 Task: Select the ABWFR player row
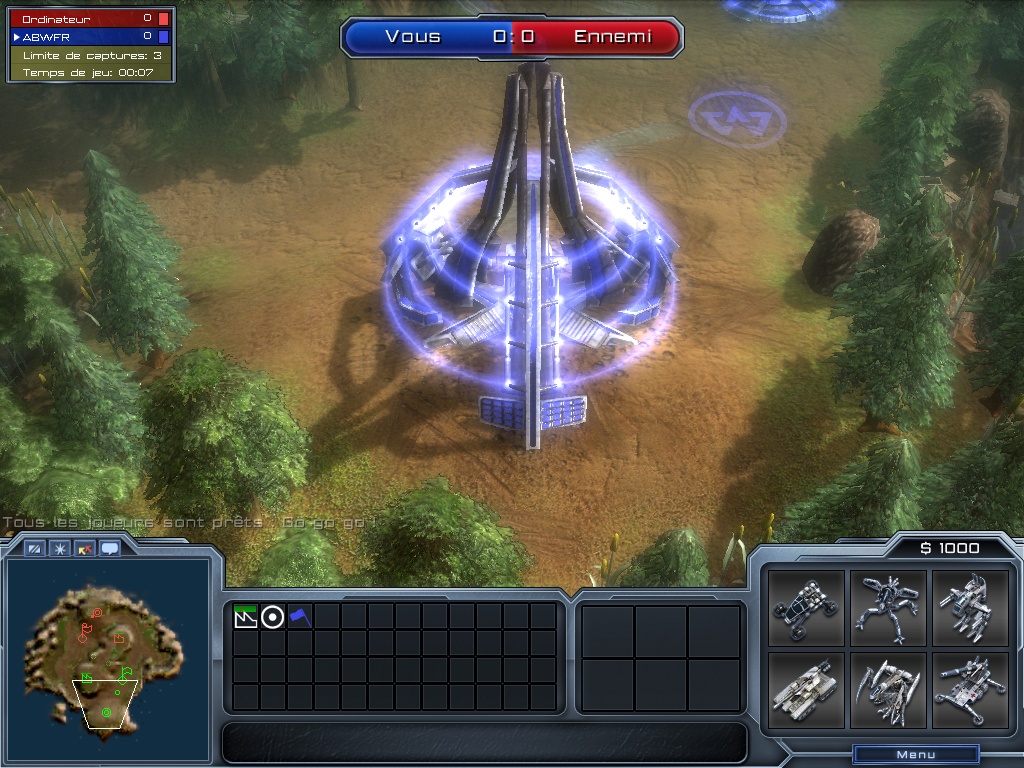point(90,36)
